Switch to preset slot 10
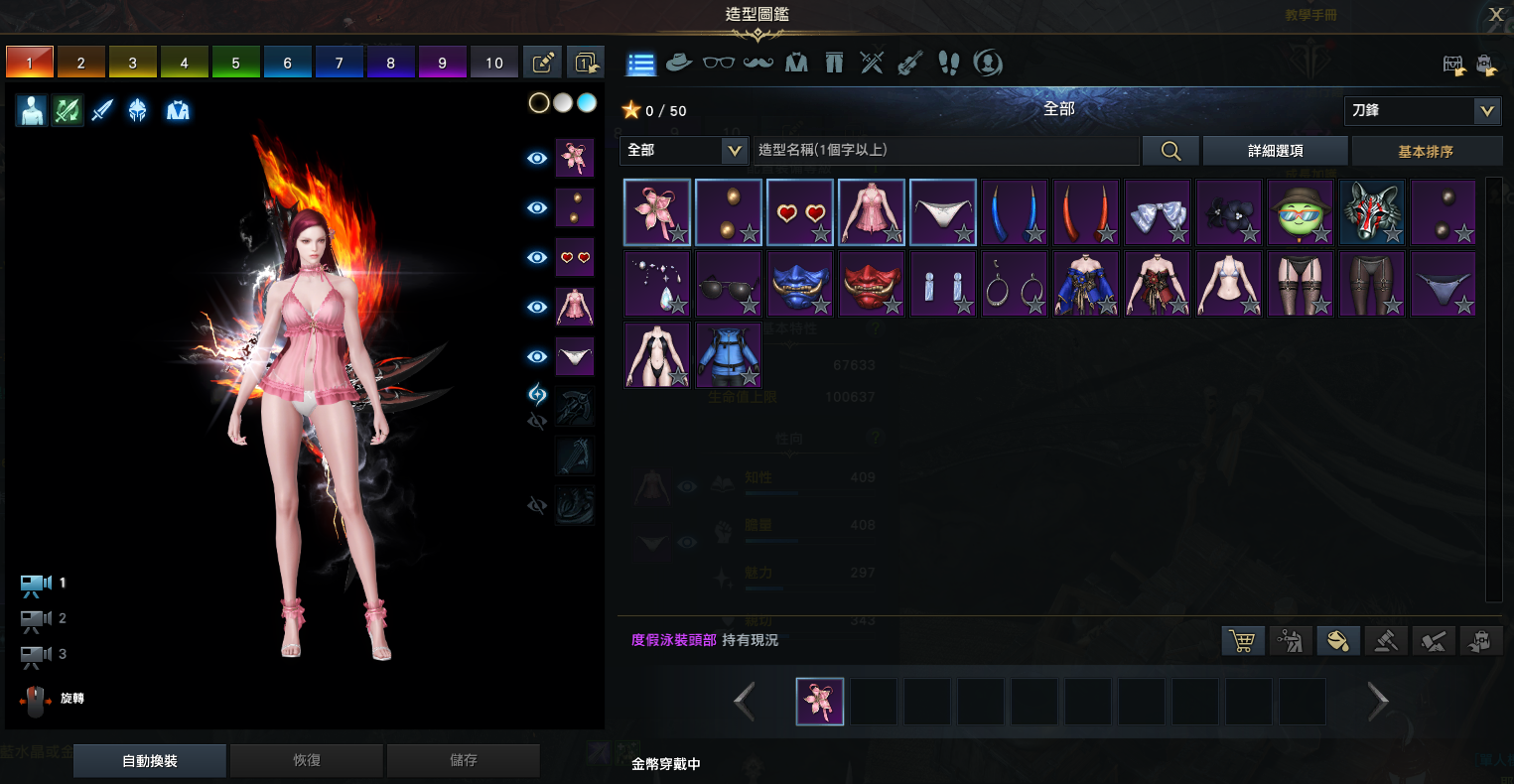This screenshot has width=1514, height=784. click(494, 63)
